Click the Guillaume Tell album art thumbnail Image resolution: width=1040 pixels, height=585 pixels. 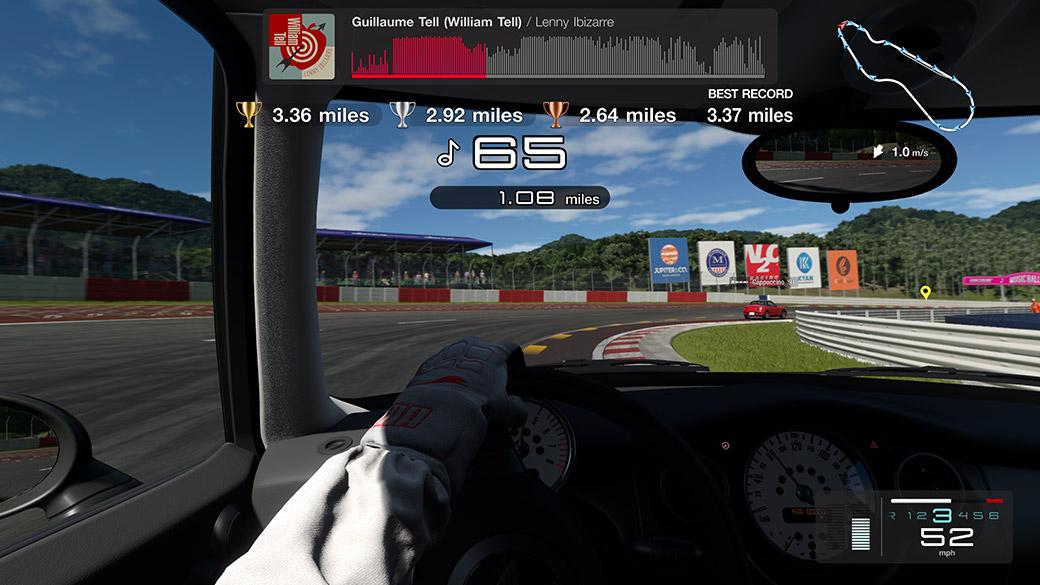pos(302,46)
